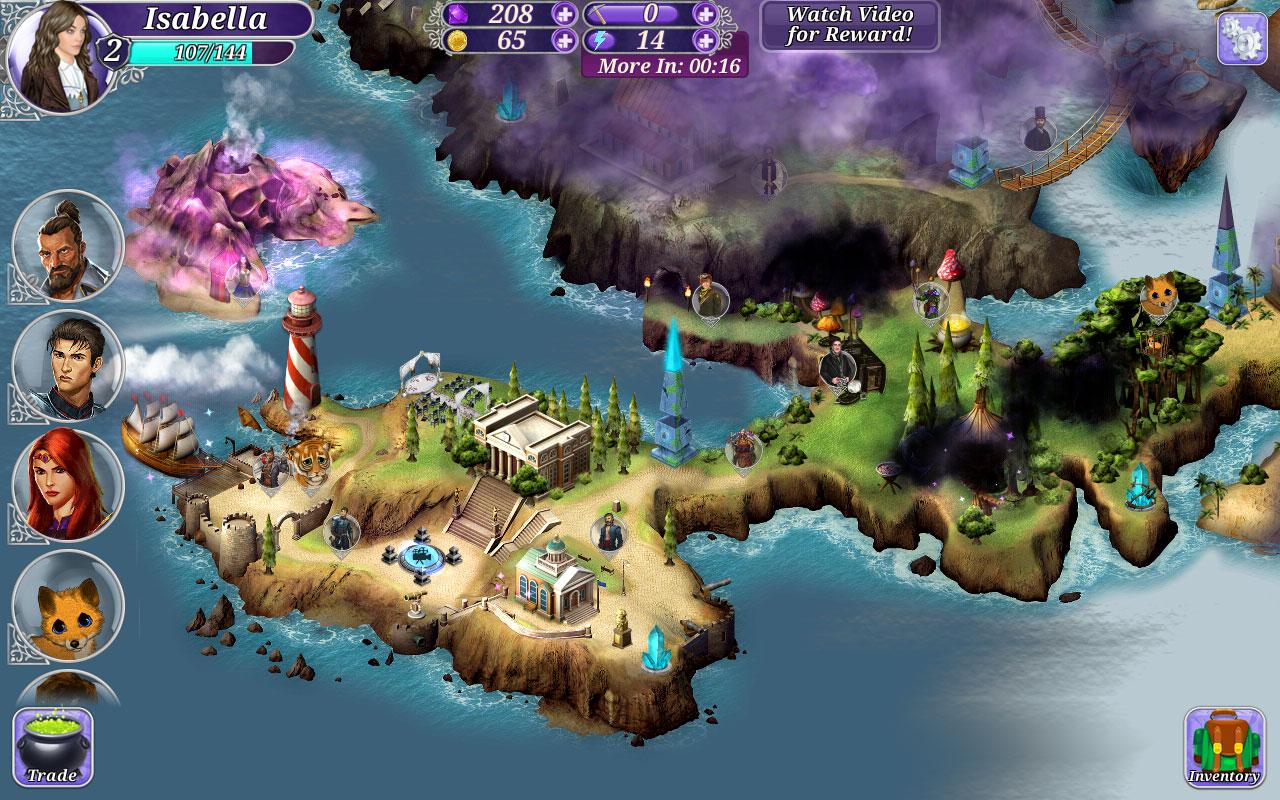Add more purple gems with plus button
Screen dimensions: 1280x800
(564, 14)
